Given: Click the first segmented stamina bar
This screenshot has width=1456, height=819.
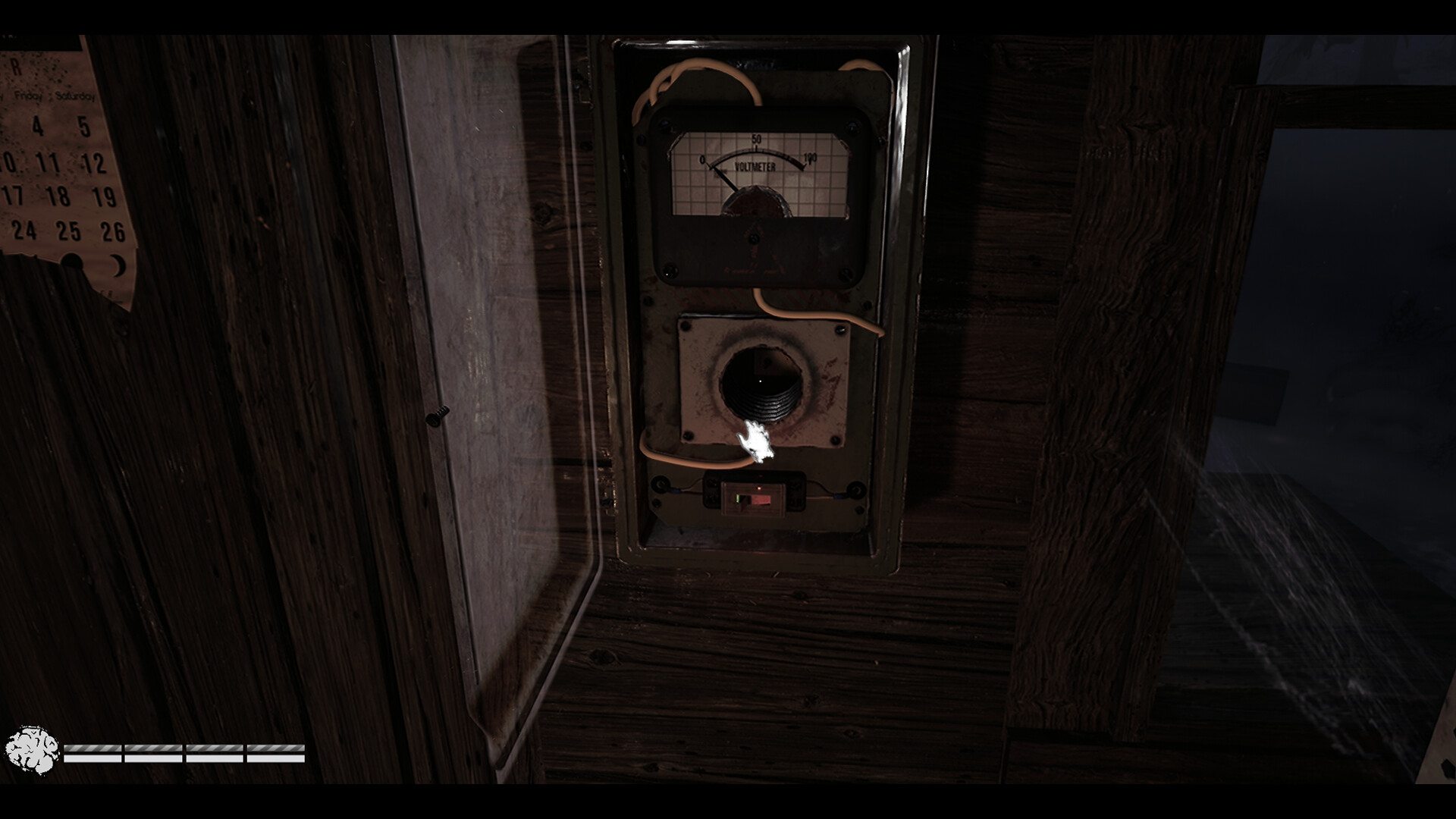Looking at the screenshot, I should (93, 753).
